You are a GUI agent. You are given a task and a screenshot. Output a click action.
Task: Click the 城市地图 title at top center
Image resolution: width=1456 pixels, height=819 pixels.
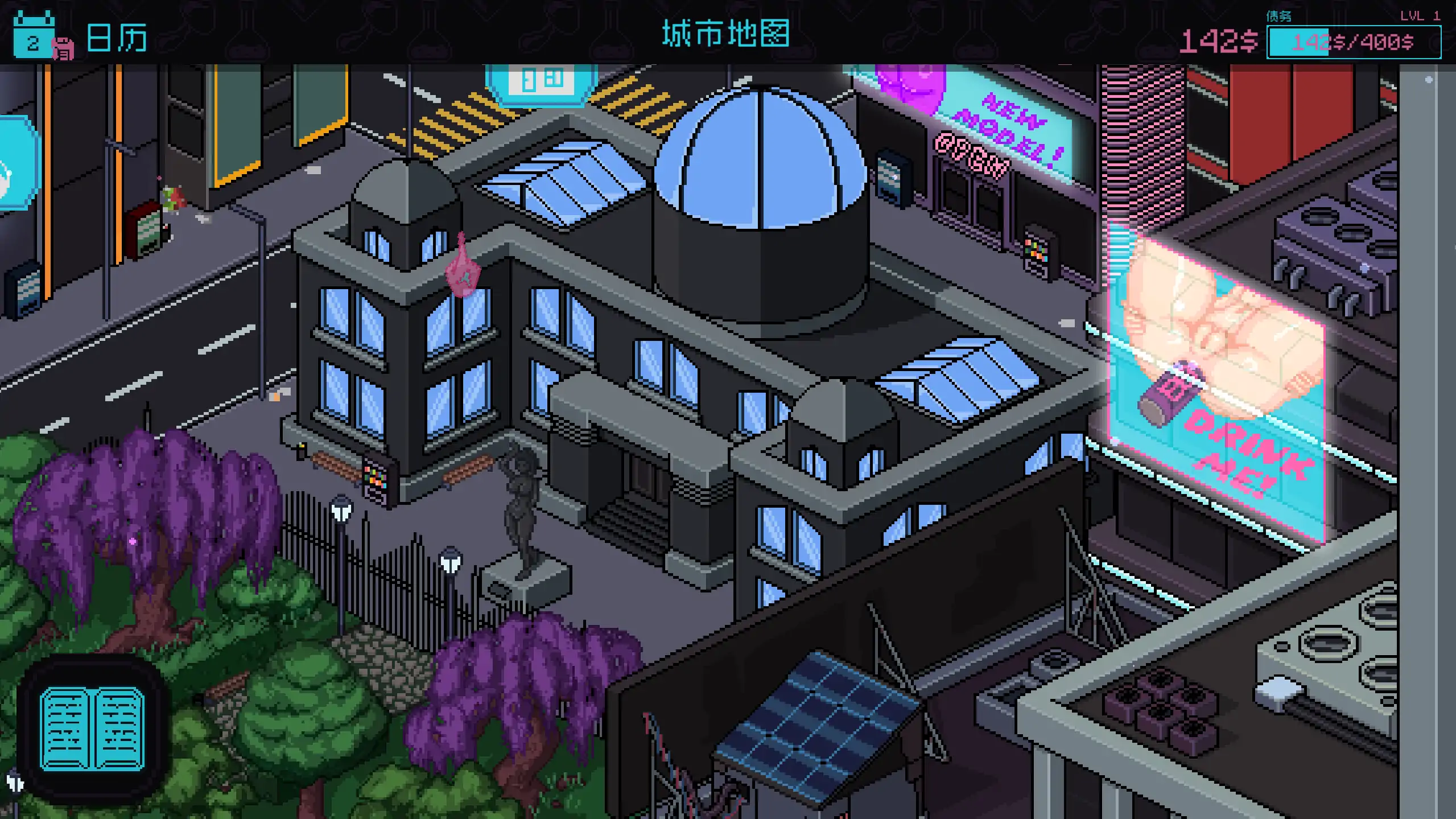(x=726, y=32)
